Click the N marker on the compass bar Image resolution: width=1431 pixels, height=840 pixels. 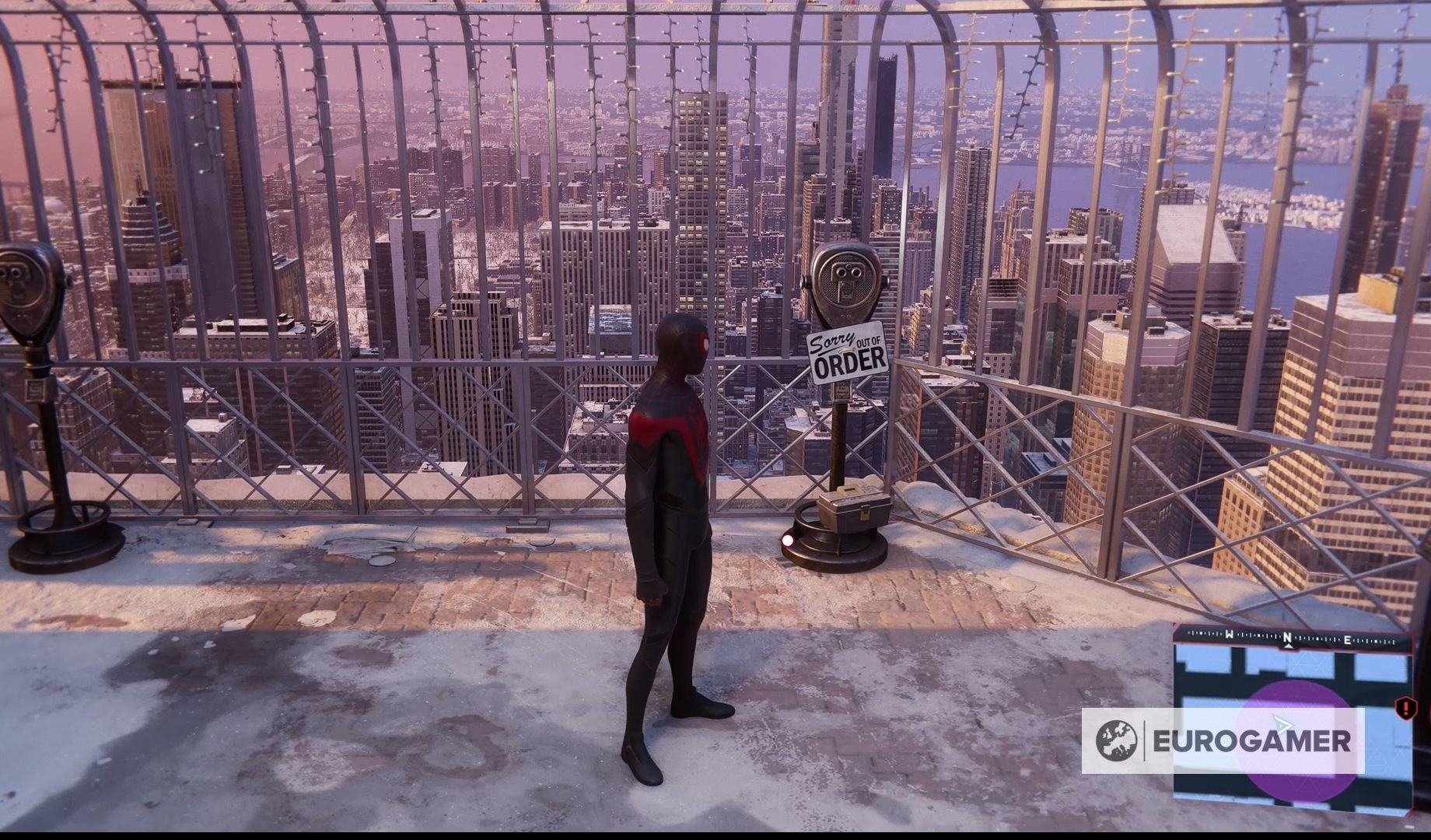point(1287,637)
